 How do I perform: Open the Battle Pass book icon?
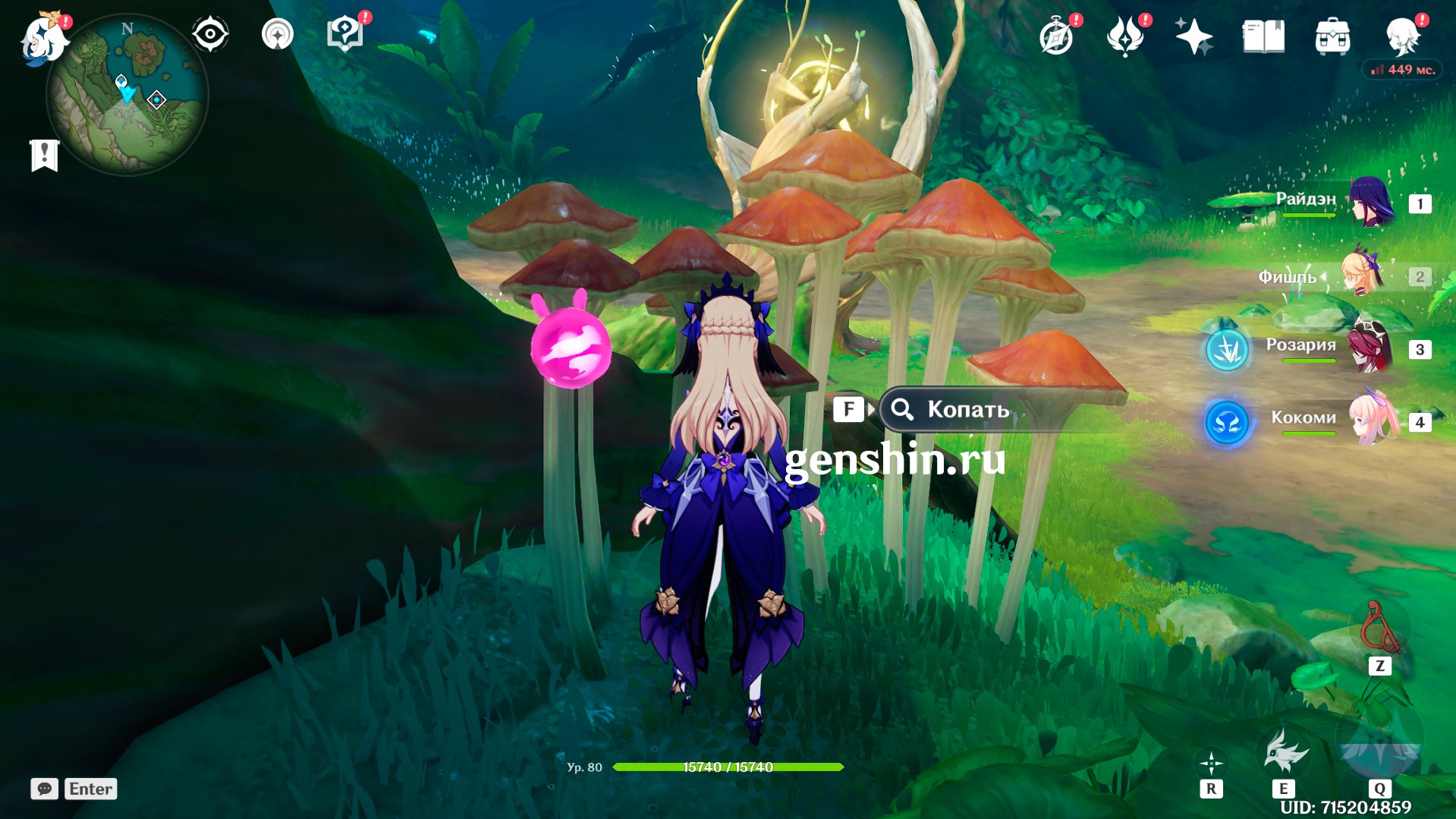1263,36
